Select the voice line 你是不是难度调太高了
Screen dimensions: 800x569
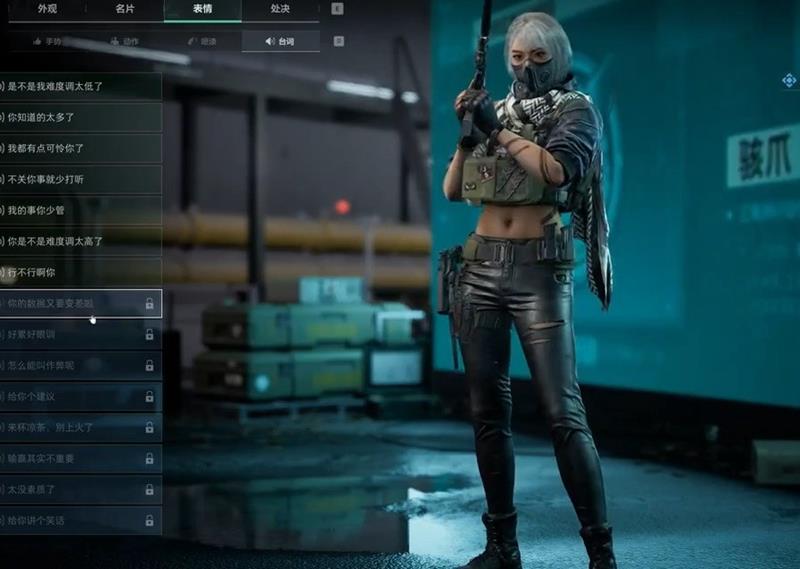click(80, 241)
